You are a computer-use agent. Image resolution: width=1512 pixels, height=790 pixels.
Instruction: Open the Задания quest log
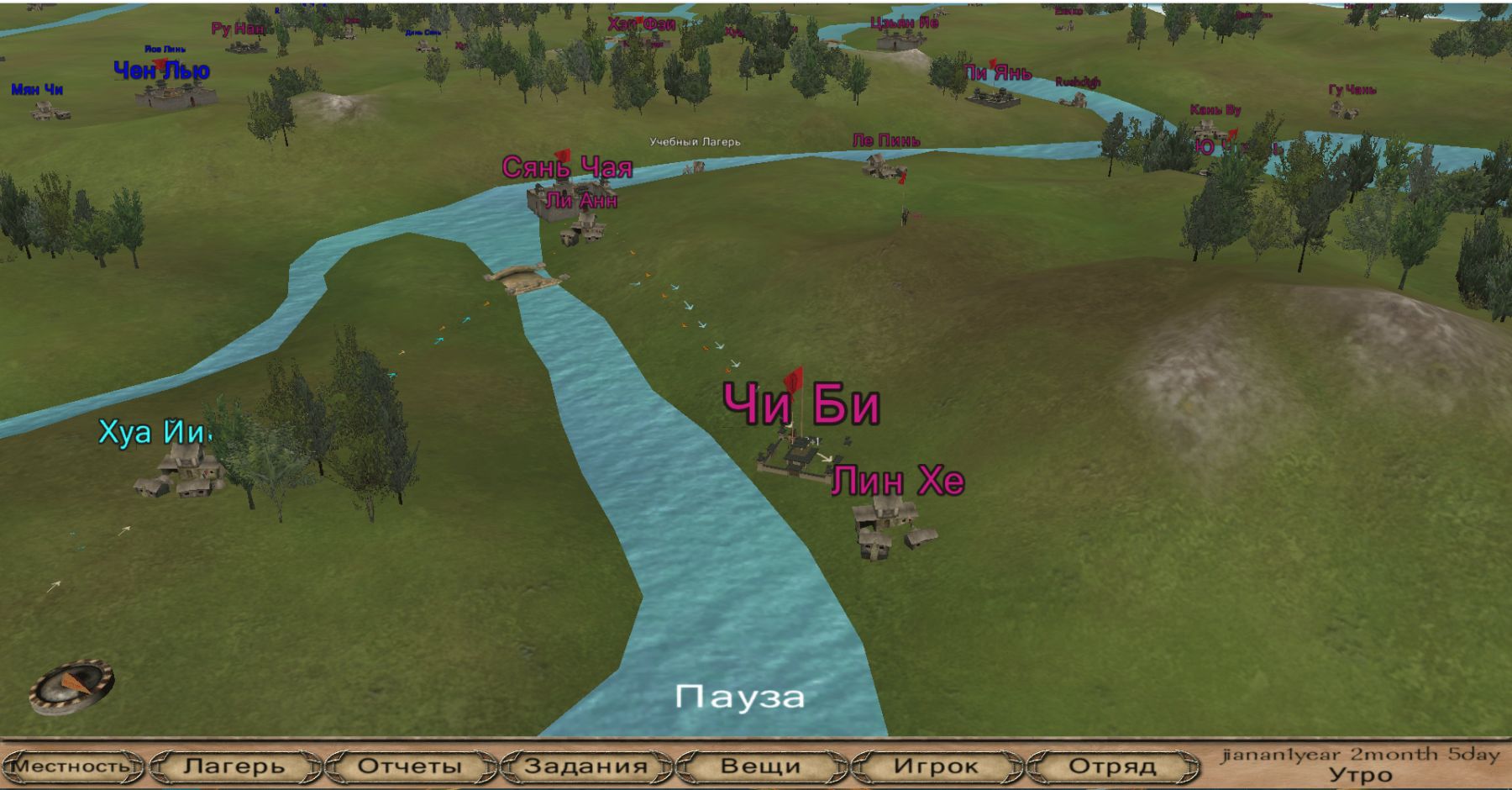585,766
